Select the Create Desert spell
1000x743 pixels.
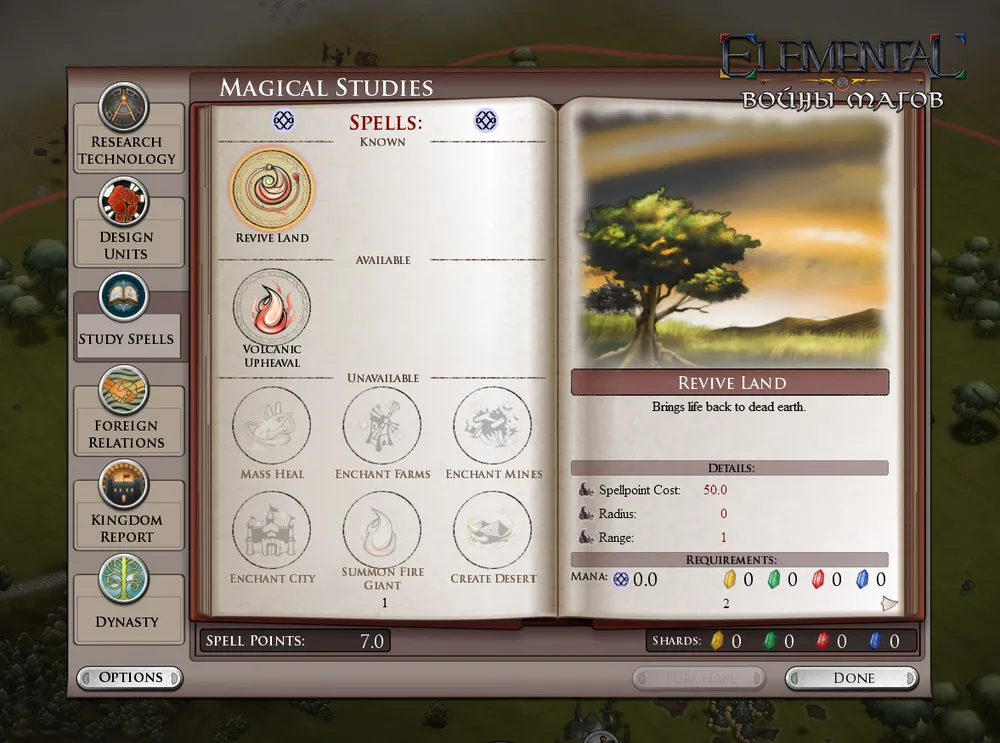(493, 530)
